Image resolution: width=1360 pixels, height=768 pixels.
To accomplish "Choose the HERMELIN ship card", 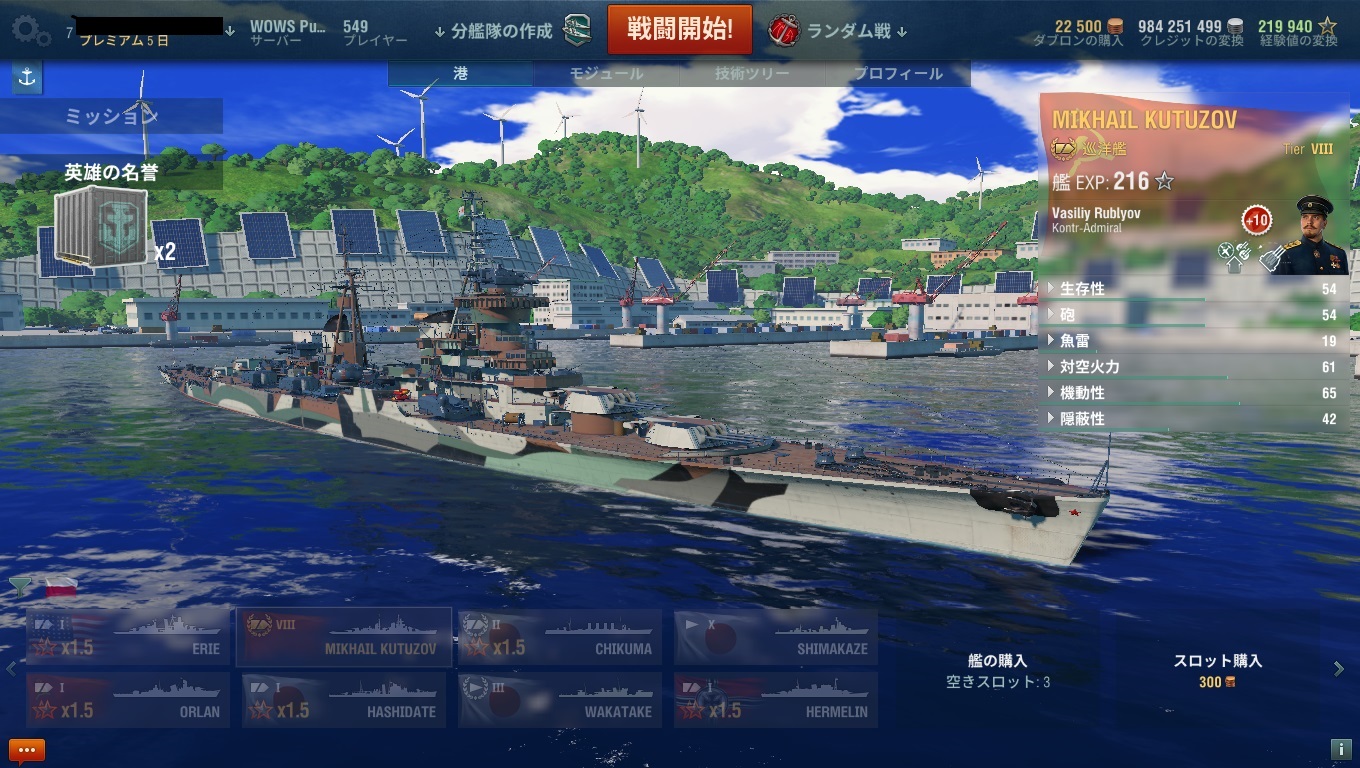I will point(775,700).
